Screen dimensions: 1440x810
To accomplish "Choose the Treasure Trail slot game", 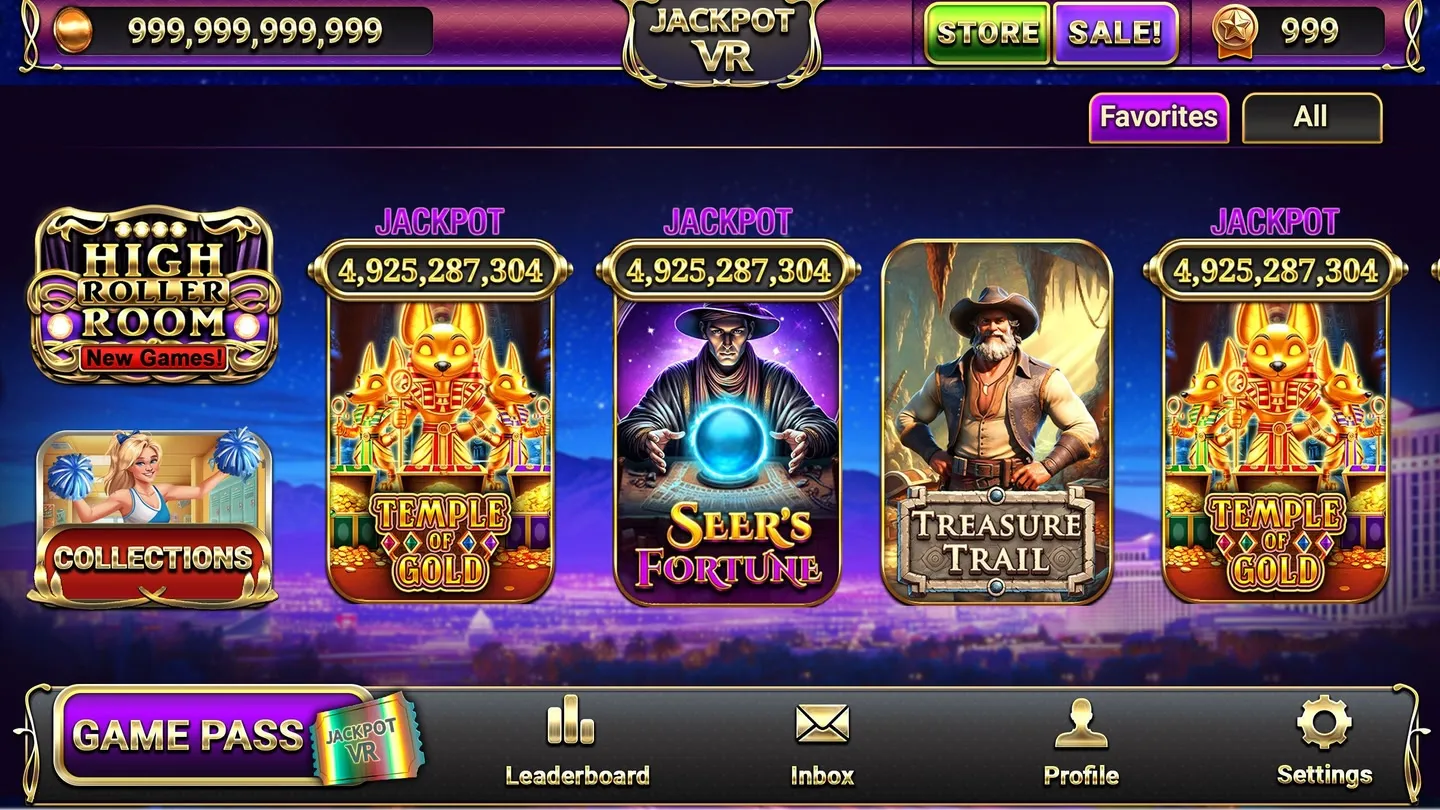I will (x=996, y=422).
